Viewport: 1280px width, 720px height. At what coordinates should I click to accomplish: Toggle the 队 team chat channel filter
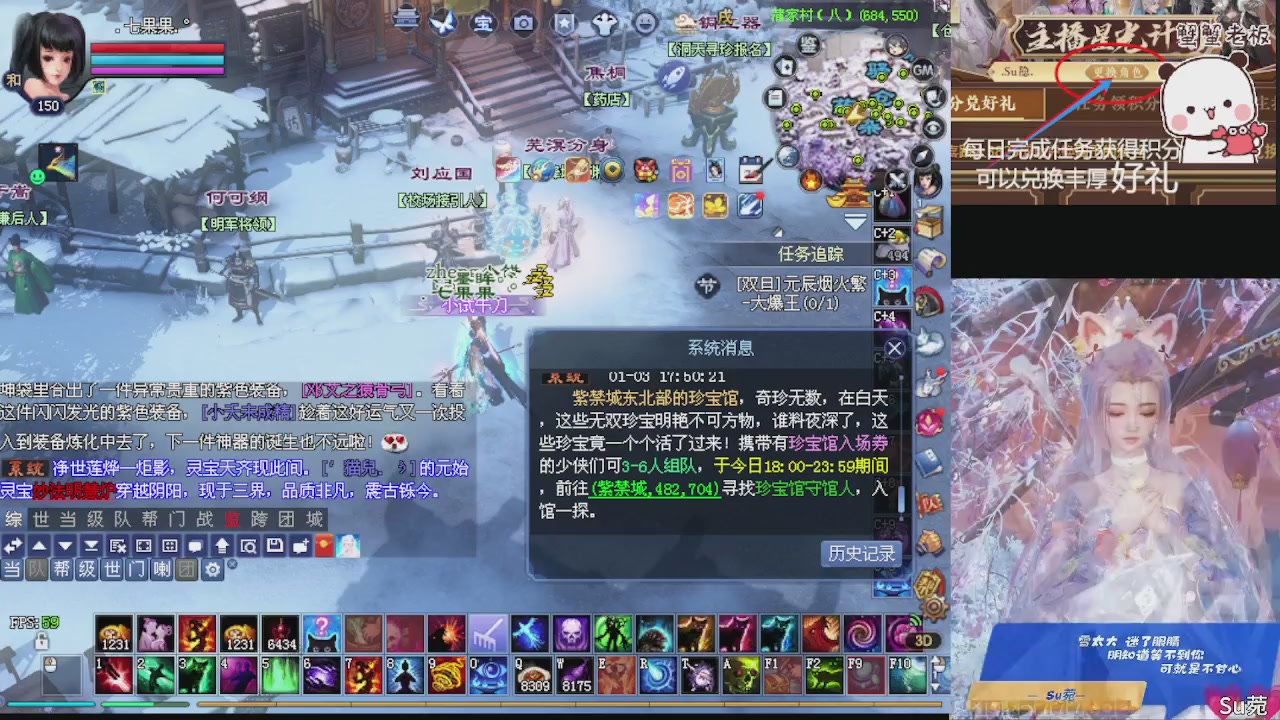click(x=37, y=568)
